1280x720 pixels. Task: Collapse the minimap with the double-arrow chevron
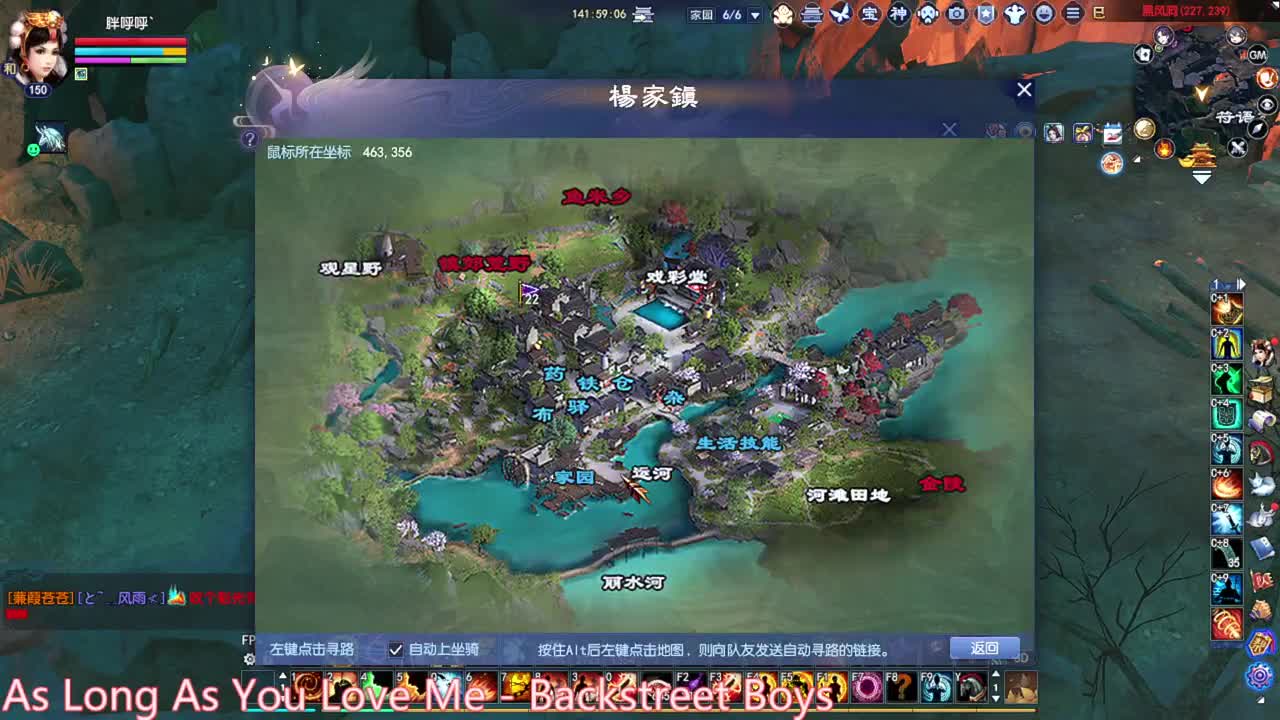(1200, 175)
